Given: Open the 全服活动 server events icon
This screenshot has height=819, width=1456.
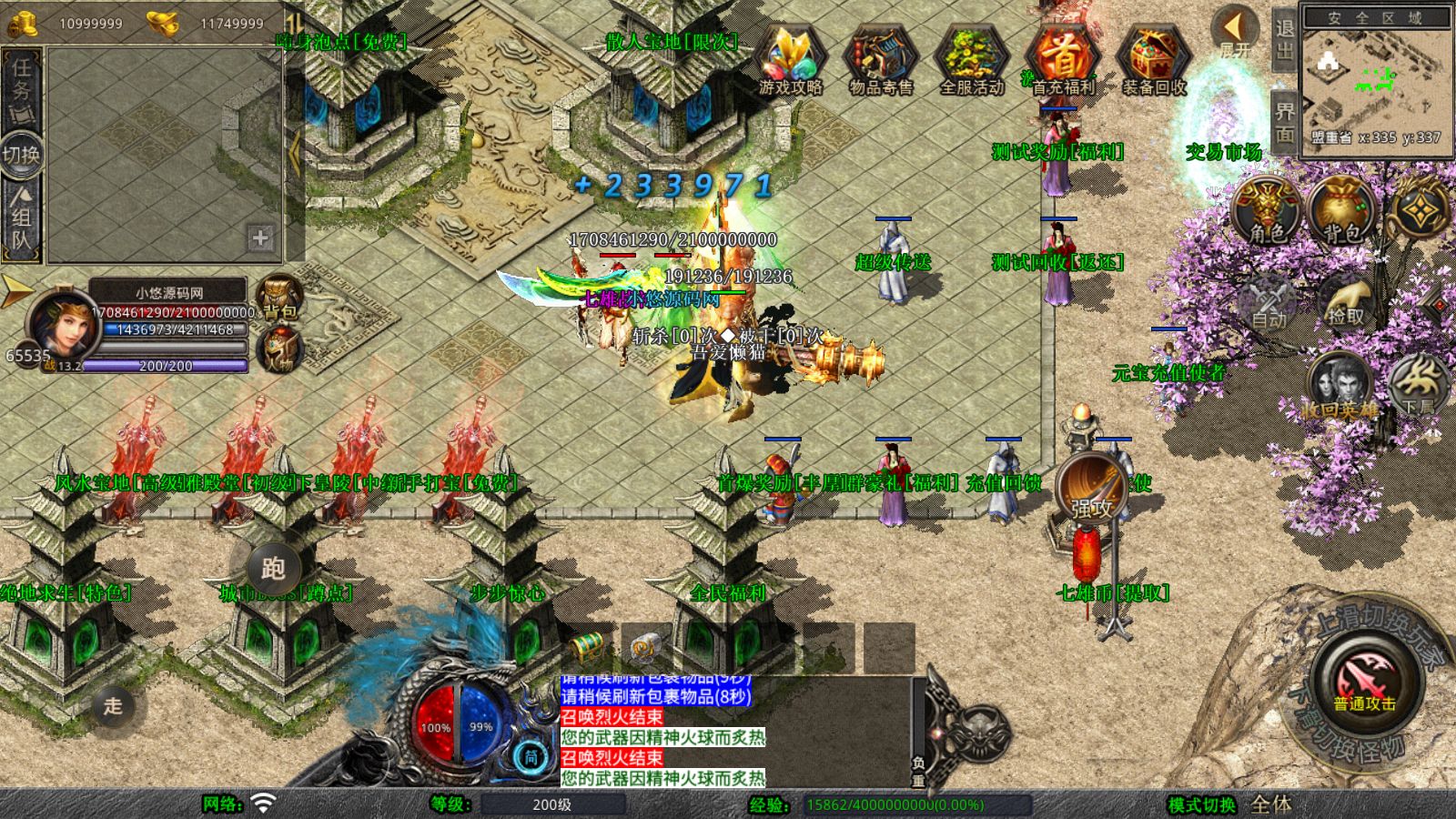Looking at the screenshot, I should (971, 60).
